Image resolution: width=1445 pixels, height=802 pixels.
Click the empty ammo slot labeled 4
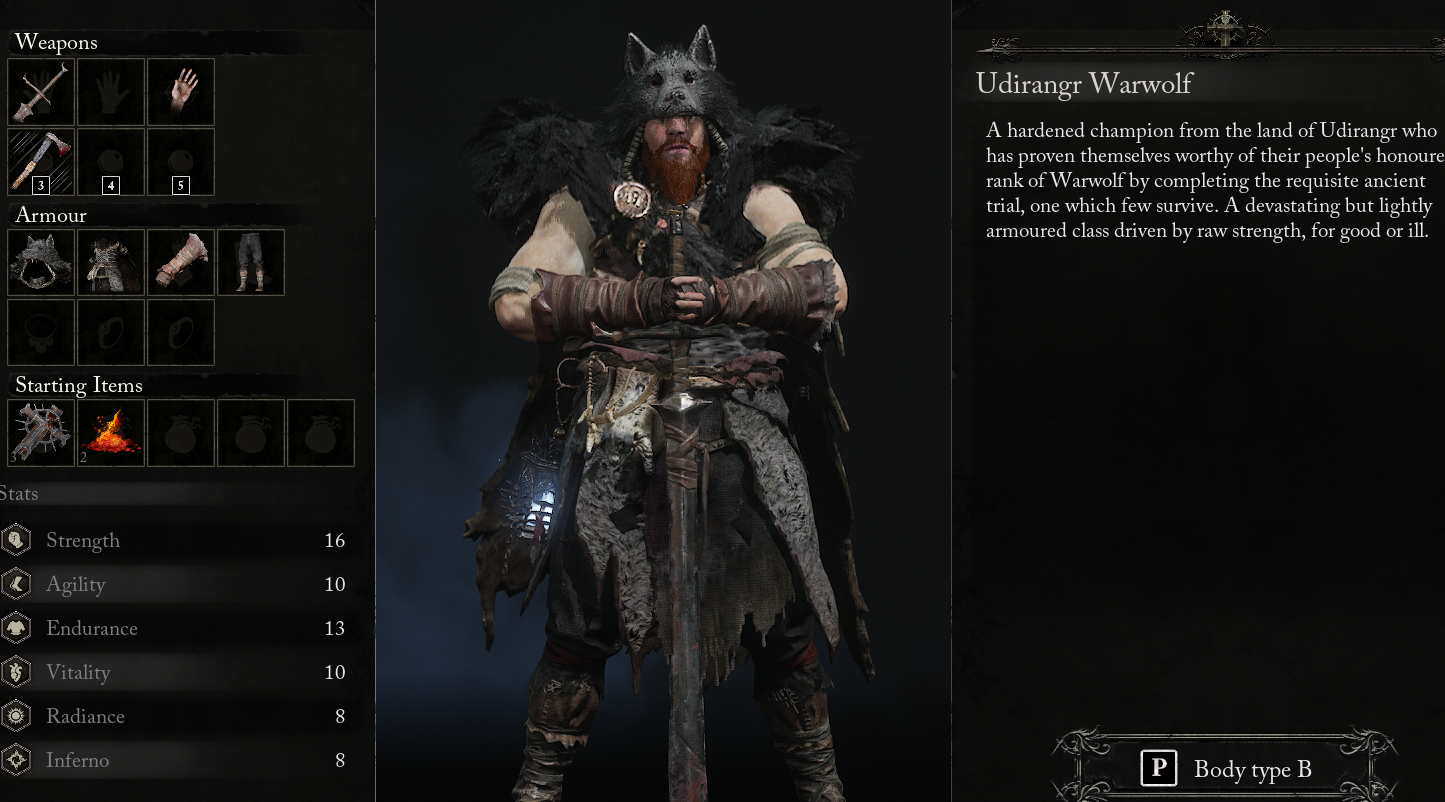pyautogui.click(x=110, y=161)
